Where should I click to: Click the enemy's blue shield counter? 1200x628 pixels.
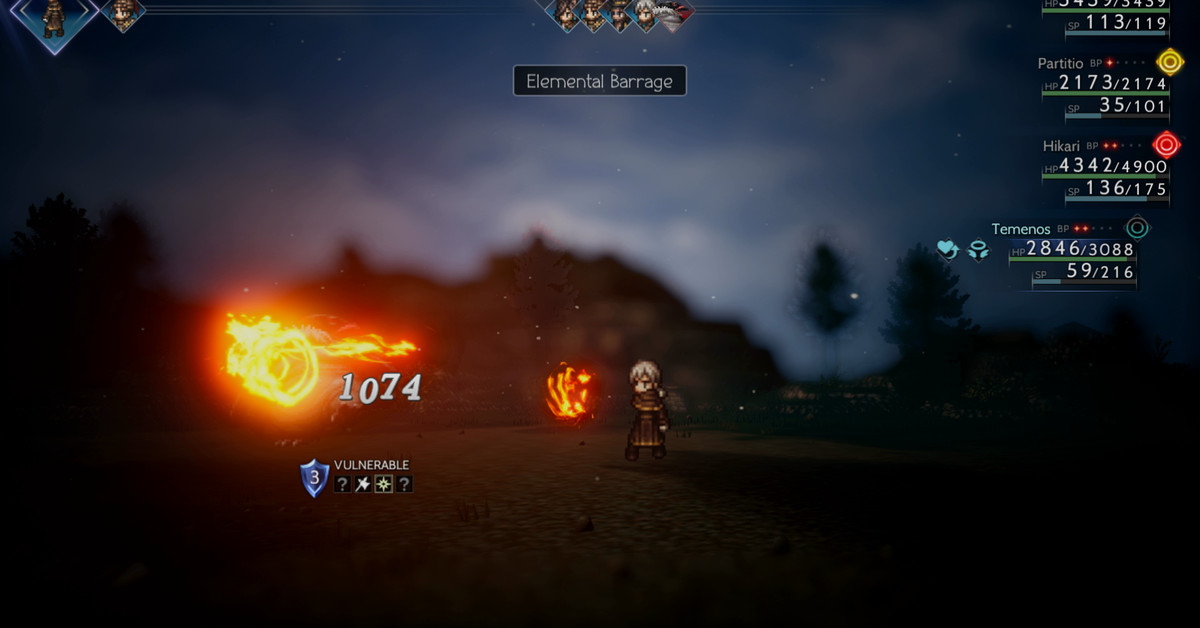[x=314, y=478]
